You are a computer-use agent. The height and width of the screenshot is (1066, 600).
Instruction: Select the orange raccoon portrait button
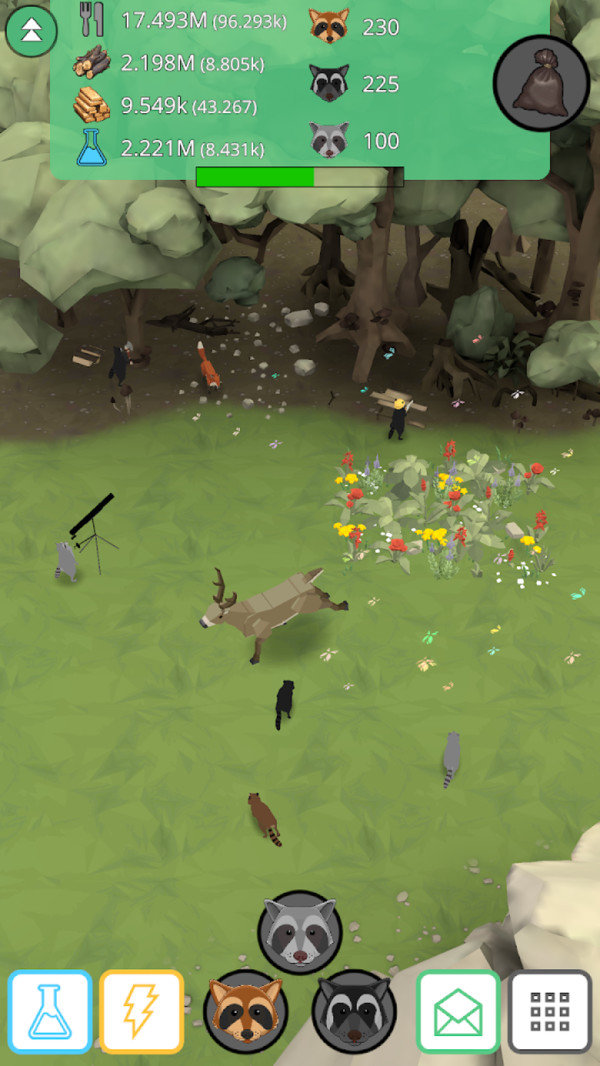pyautogui.click(x=245, y=1011)
